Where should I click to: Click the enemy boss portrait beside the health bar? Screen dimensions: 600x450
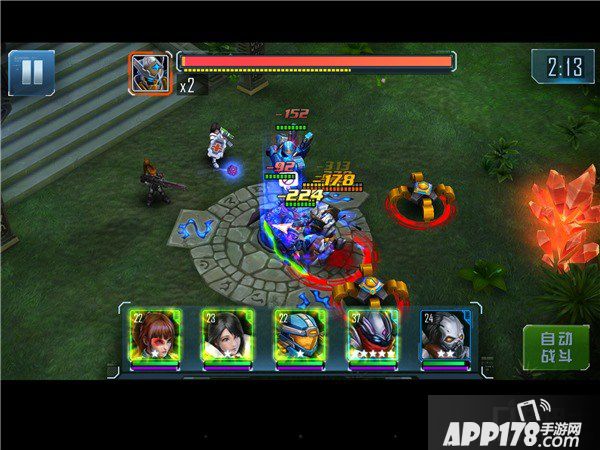pos(150,72)
